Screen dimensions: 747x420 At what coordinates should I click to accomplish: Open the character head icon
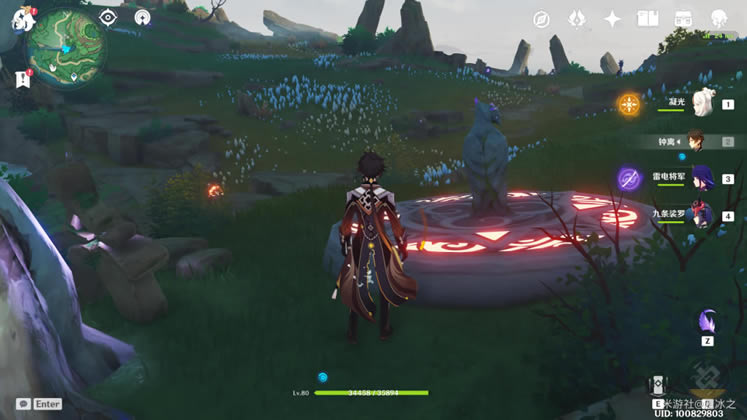(719, 19)
